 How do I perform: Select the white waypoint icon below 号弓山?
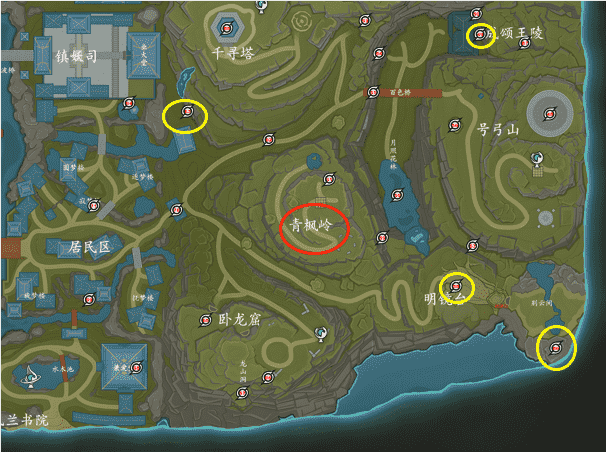point(537,157)
